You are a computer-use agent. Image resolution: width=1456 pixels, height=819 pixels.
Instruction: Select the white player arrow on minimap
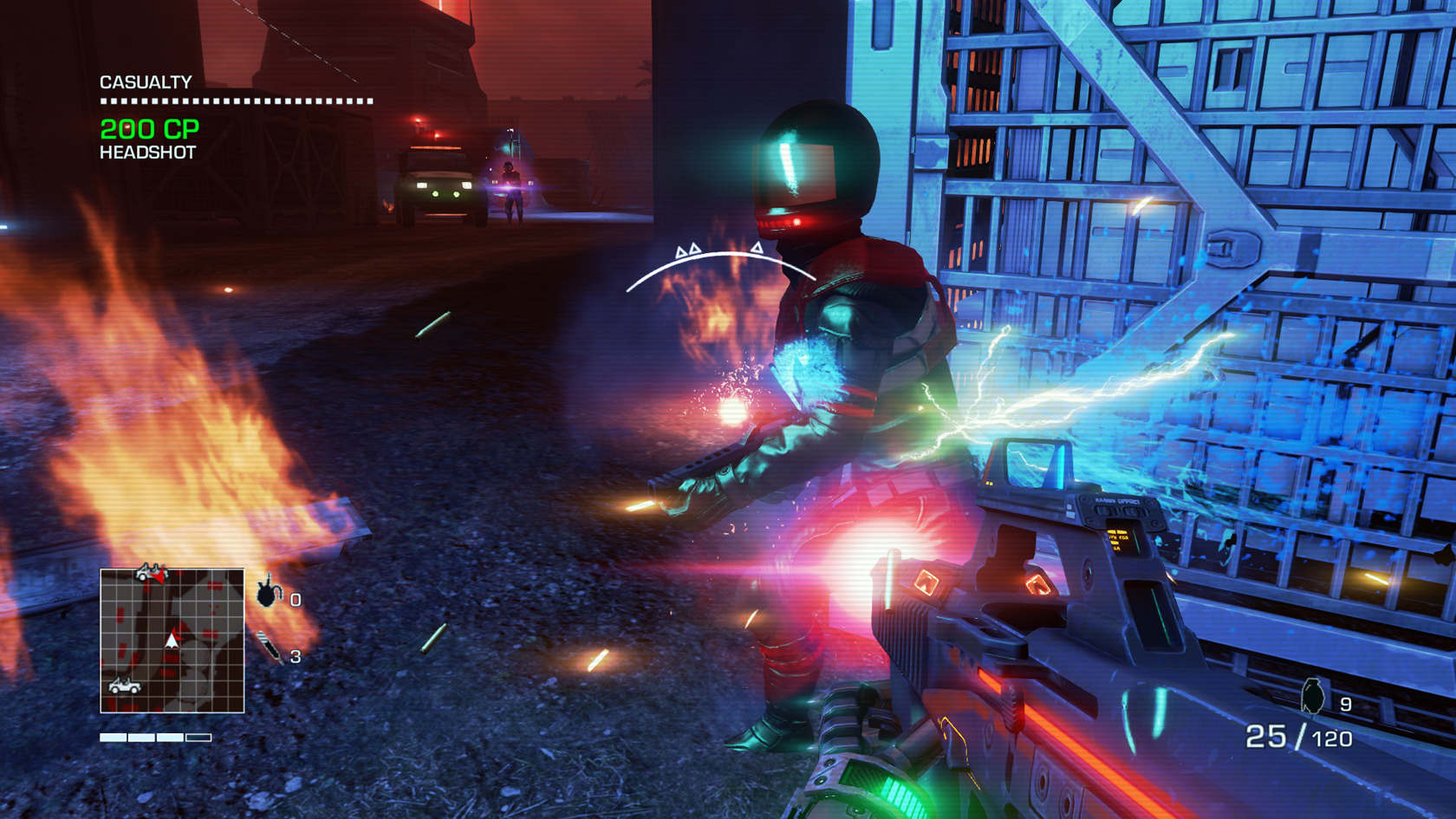[x=172, y=640]
